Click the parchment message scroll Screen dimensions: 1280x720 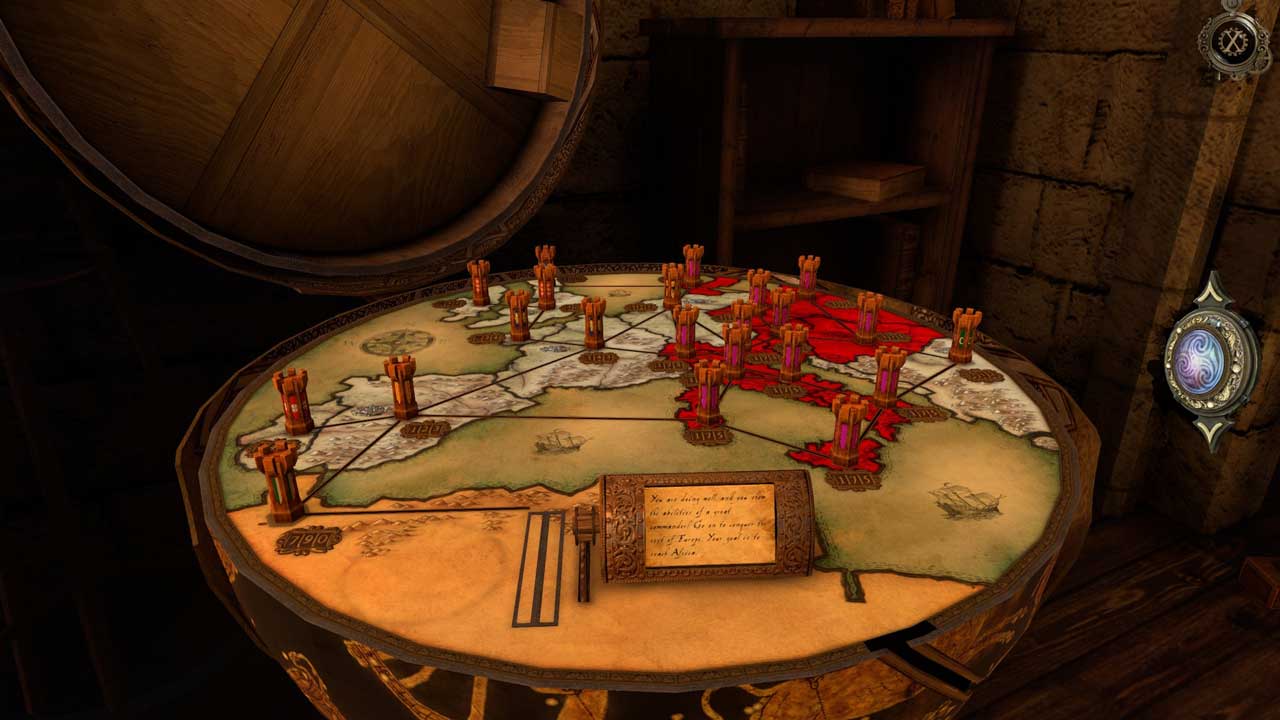click(x=709, y=525)
